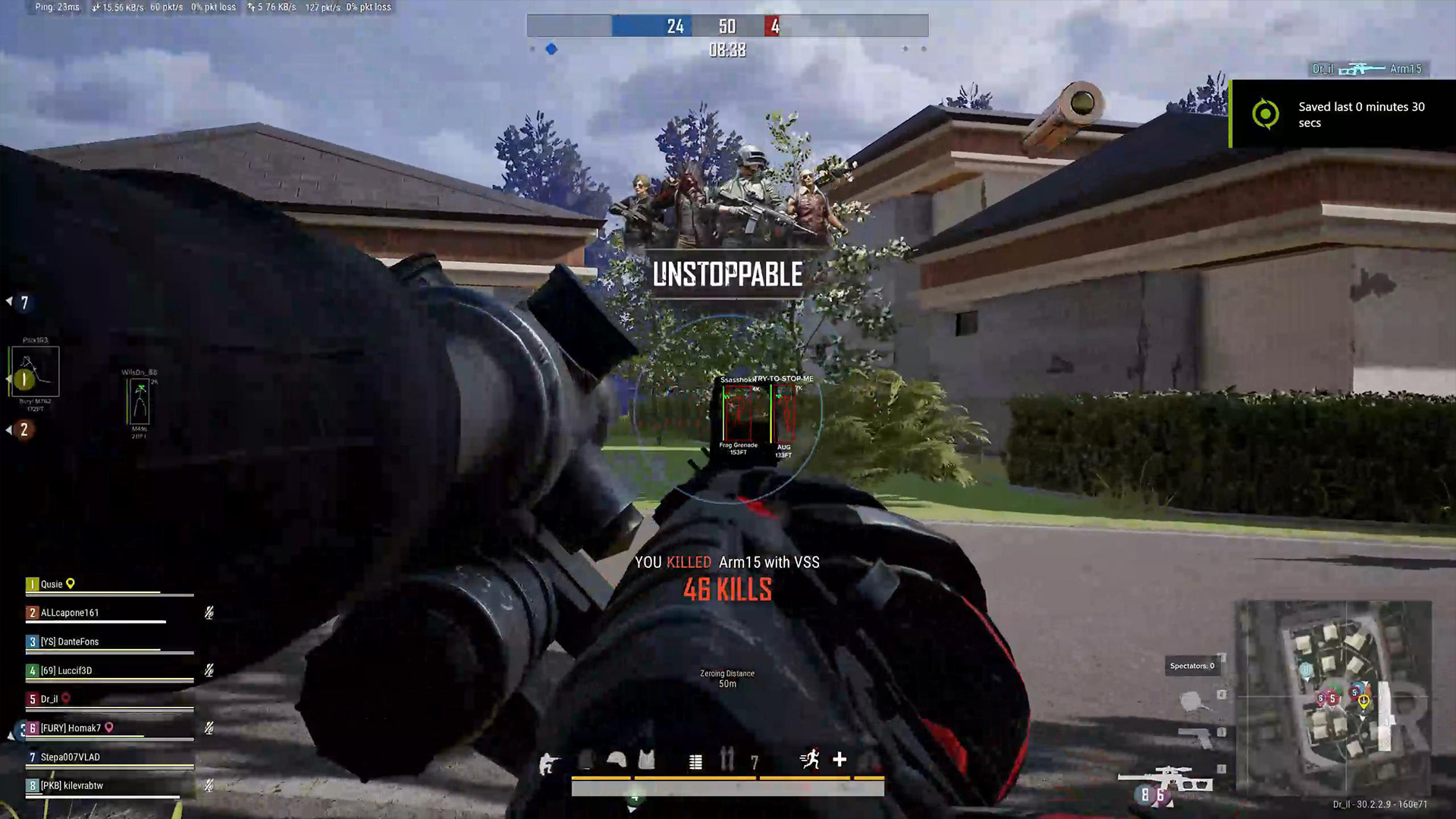This screenshot has width=1456, height=819.
Task: Toggle the mute icon beside ALLcapone161
Action: coord(209,613)
